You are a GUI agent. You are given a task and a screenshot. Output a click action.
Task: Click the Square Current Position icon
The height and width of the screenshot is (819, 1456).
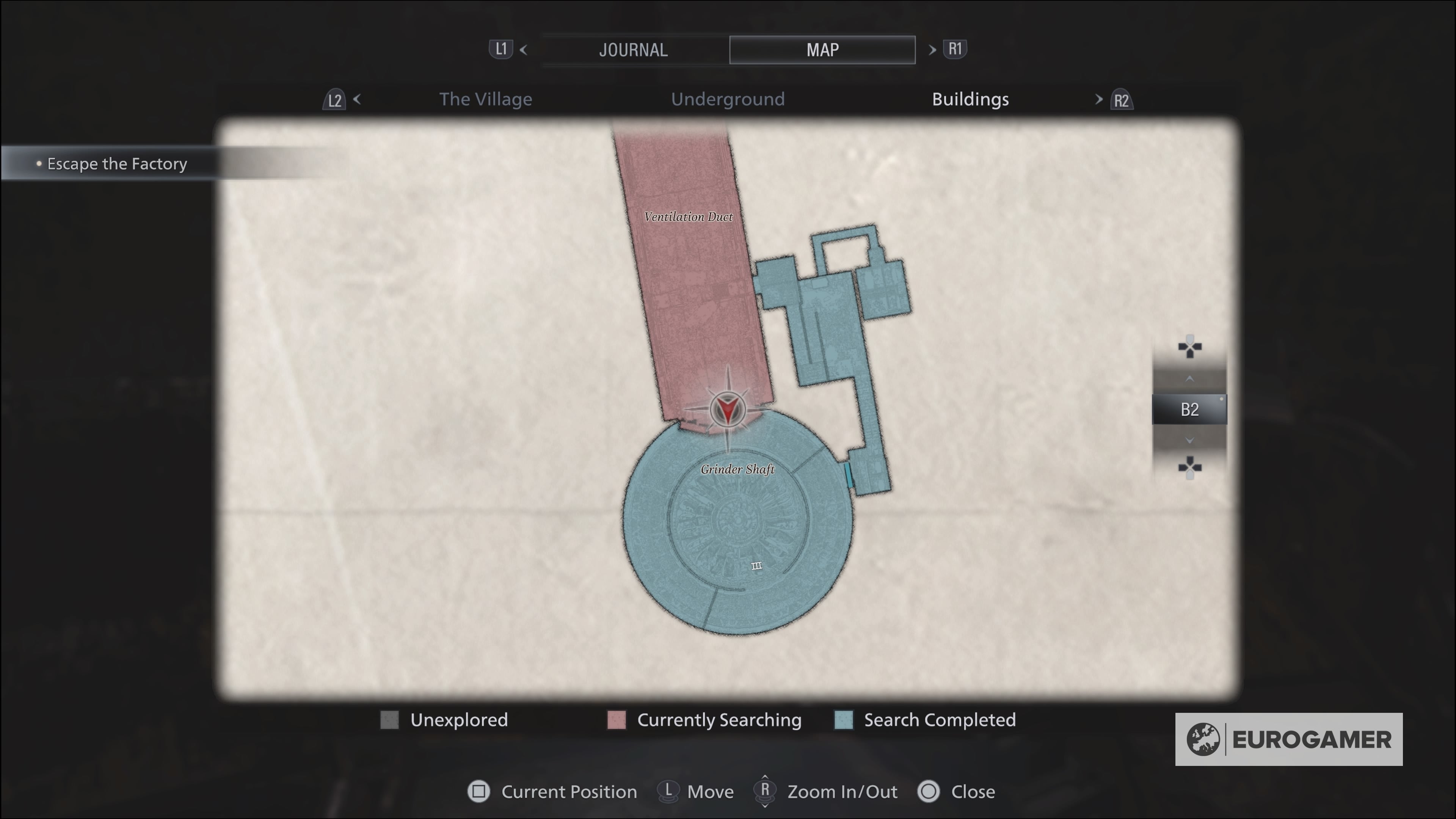pyautogui.click(x=479, y=792)
